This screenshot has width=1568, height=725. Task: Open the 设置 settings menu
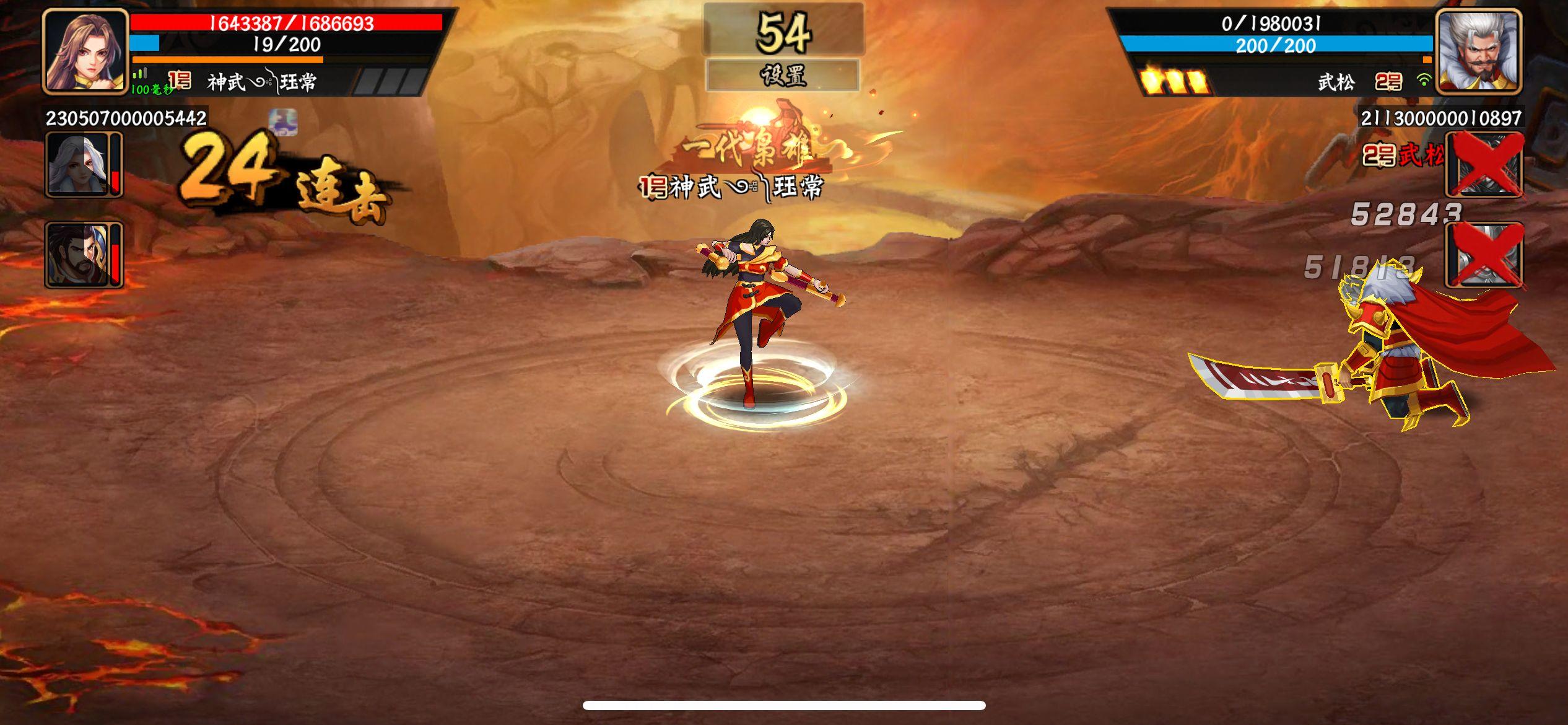pos(783,76)
